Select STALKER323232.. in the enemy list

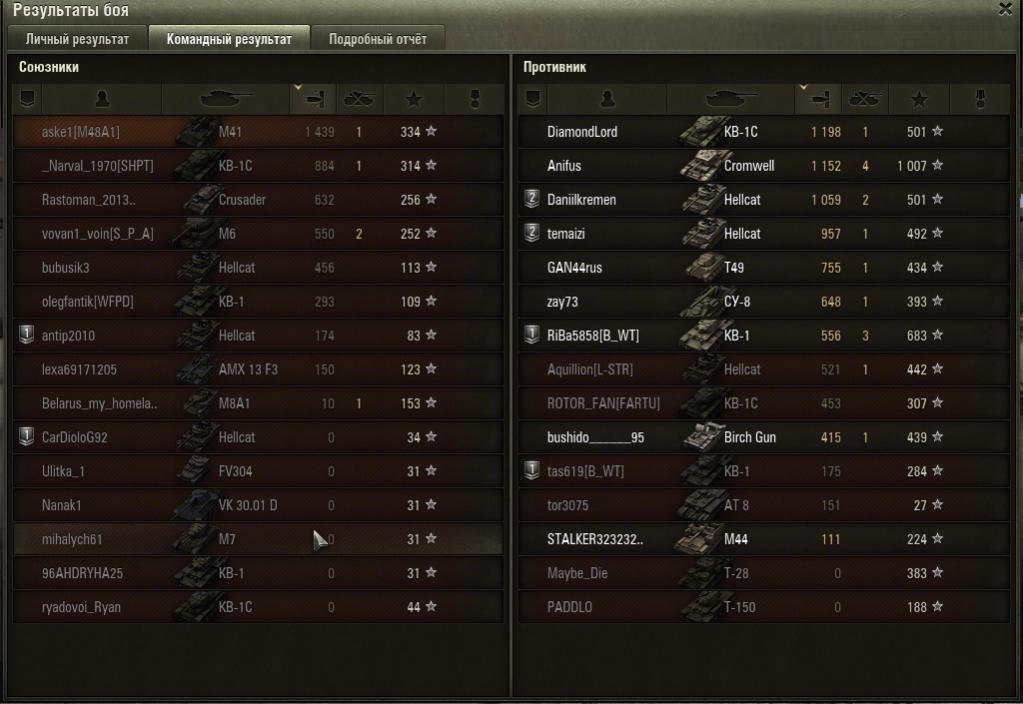pyautogui.click(x=762, y=540)
